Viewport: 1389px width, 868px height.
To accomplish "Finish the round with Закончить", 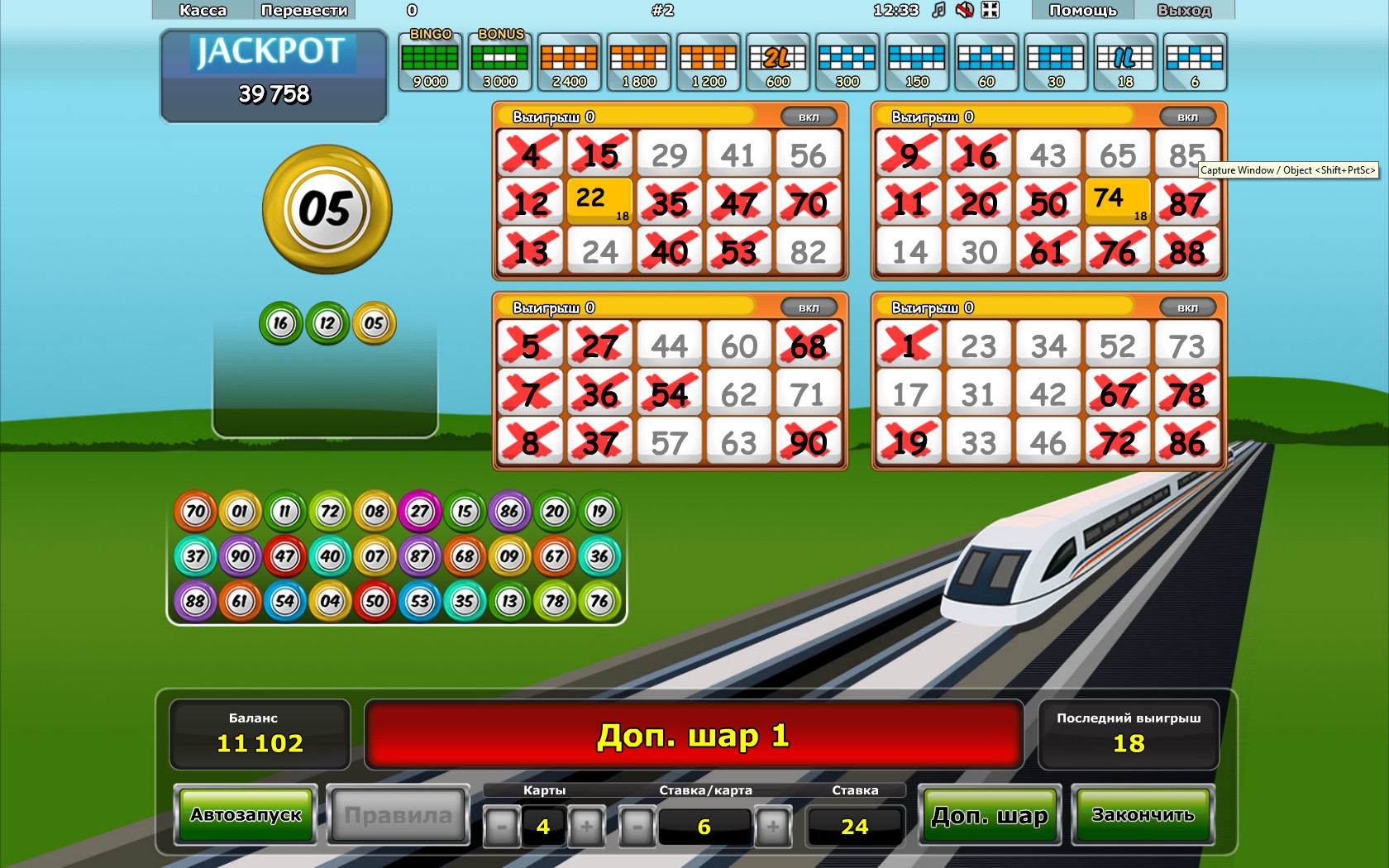I will (x=1143, y=815).
